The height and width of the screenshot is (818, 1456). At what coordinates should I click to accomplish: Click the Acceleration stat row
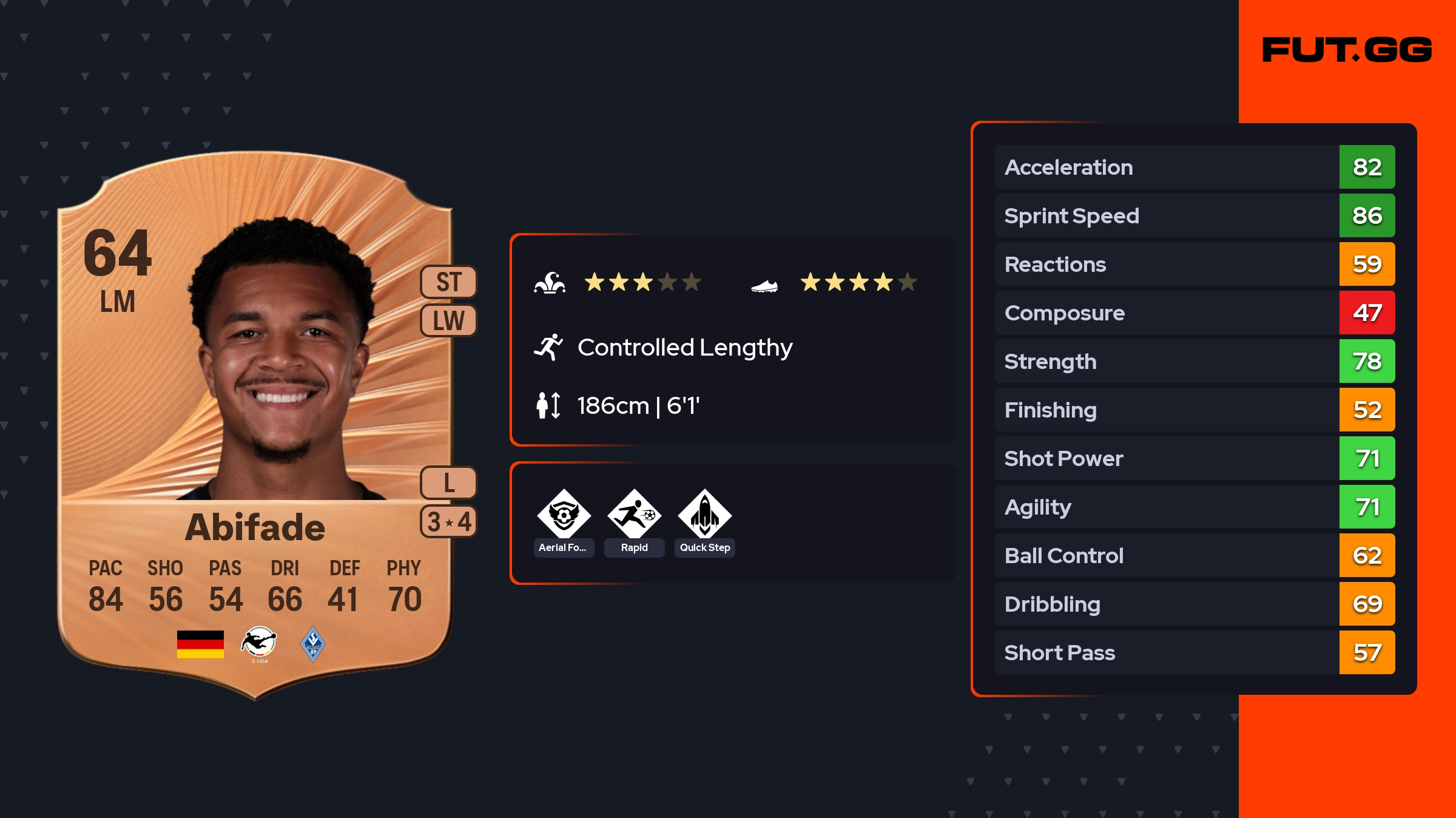coord(1194,167)
